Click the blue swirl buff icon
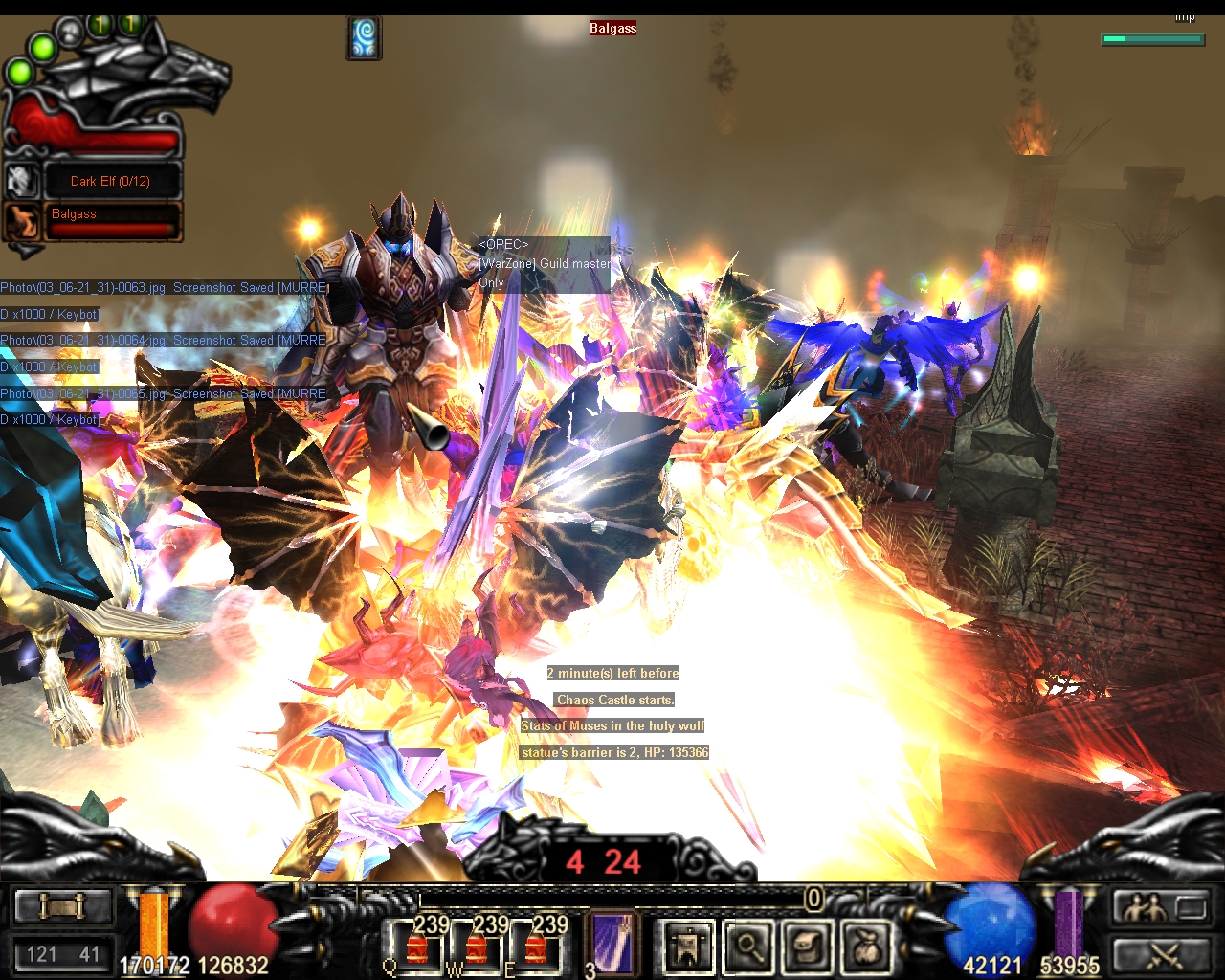 [x=364, y=38]
